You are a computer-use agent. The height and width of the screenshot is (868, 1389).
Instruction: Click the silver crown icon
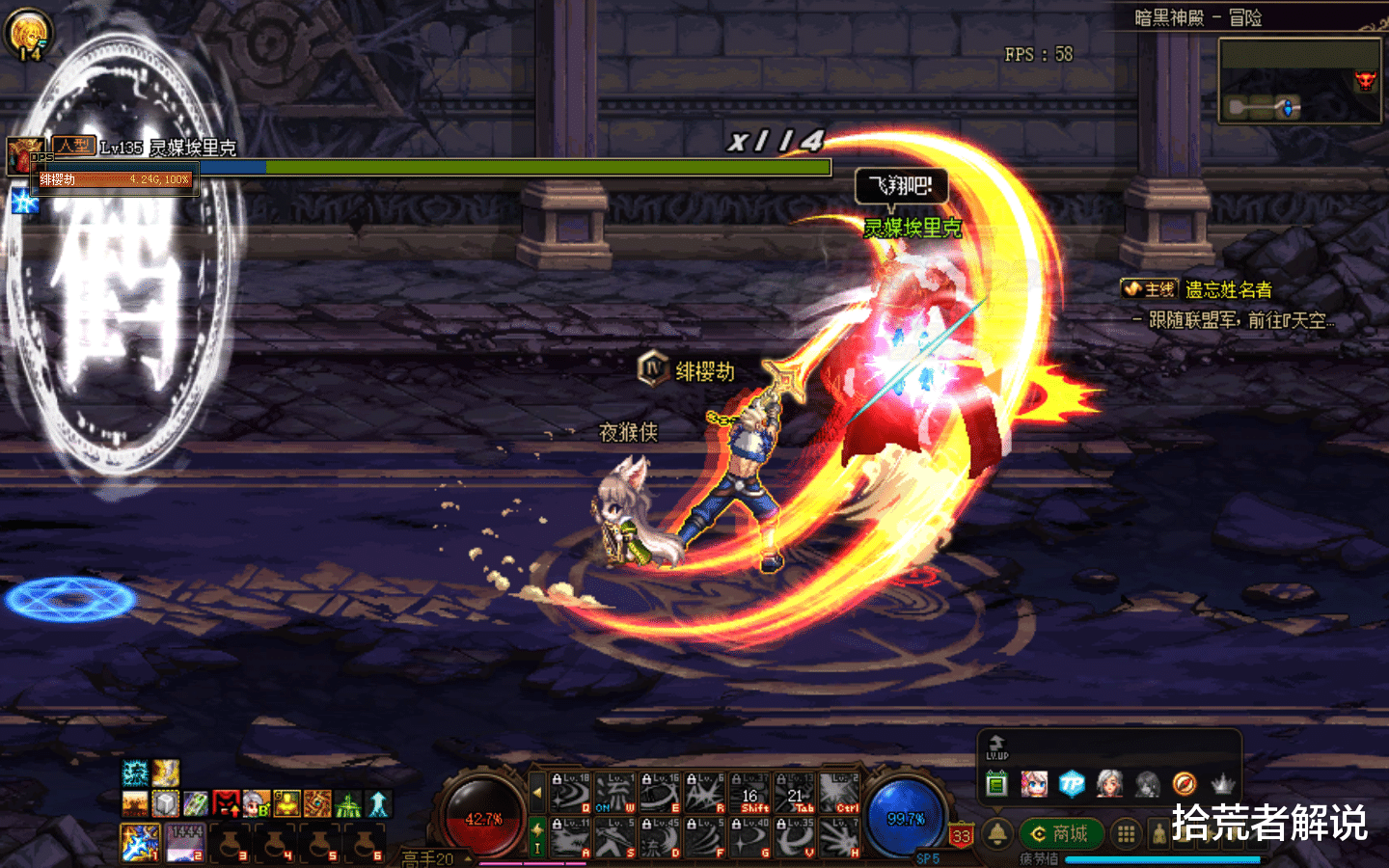(x=1223, y=784)
